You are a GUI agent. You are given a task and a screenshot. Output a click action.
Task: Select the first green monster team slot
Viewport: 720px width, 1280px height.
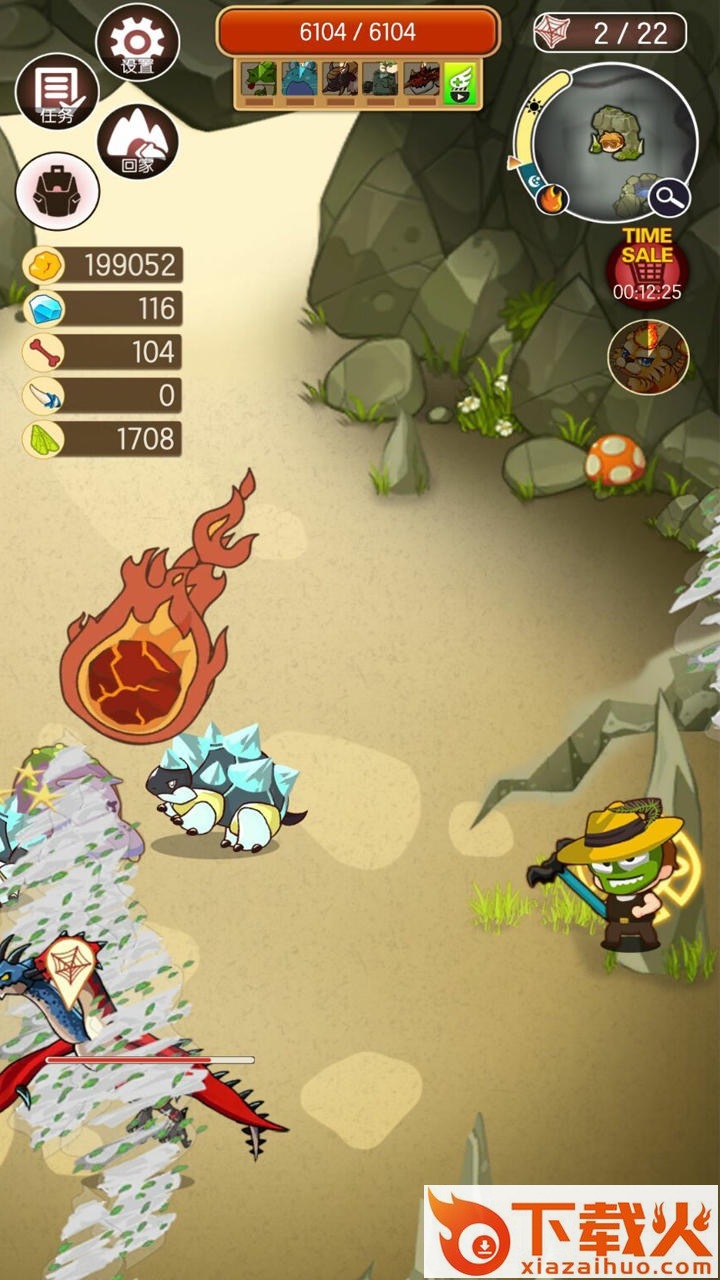point(259,80)
